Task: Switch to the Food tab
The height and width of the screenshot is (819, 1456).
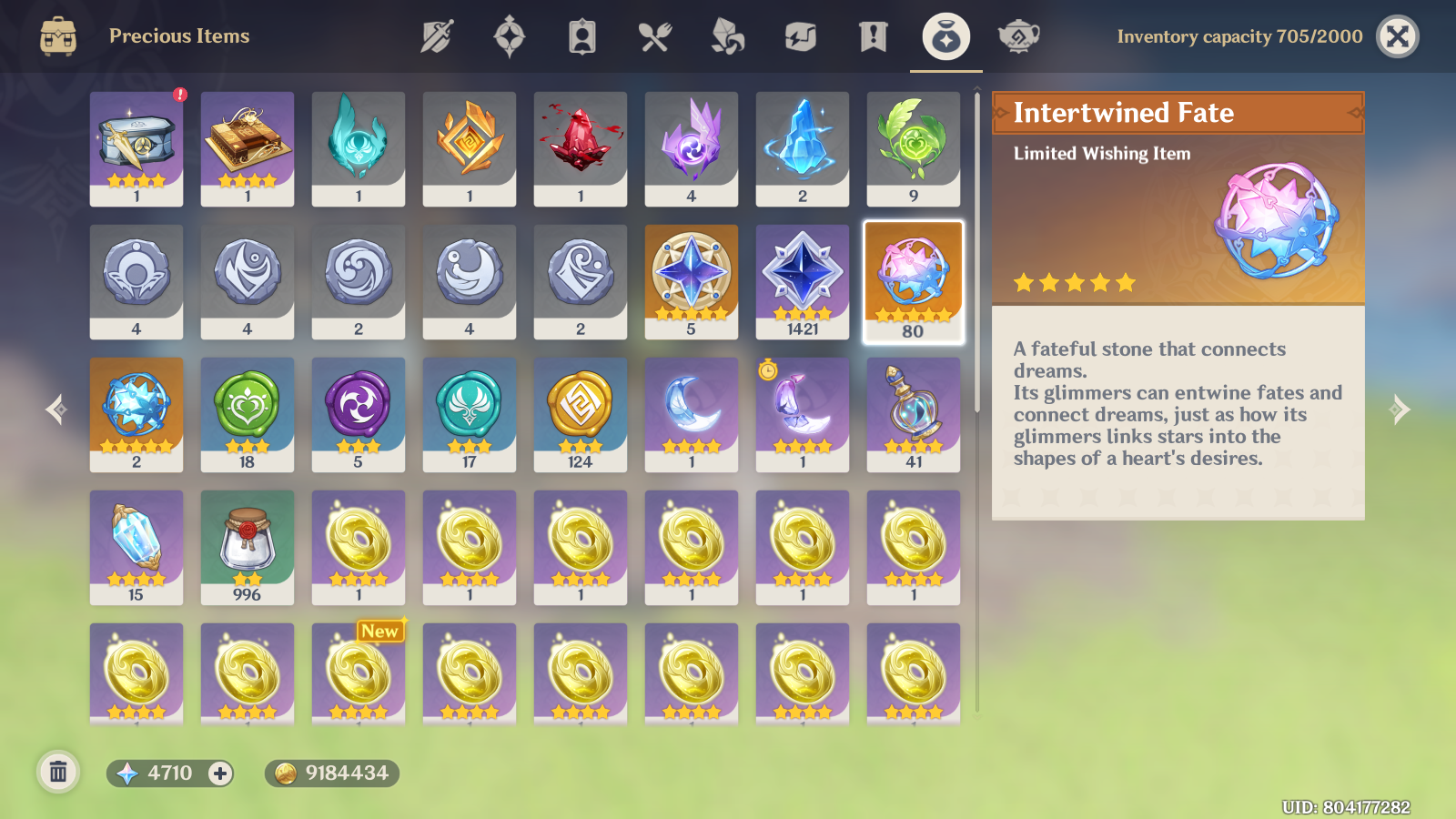Action: [654, 36]
